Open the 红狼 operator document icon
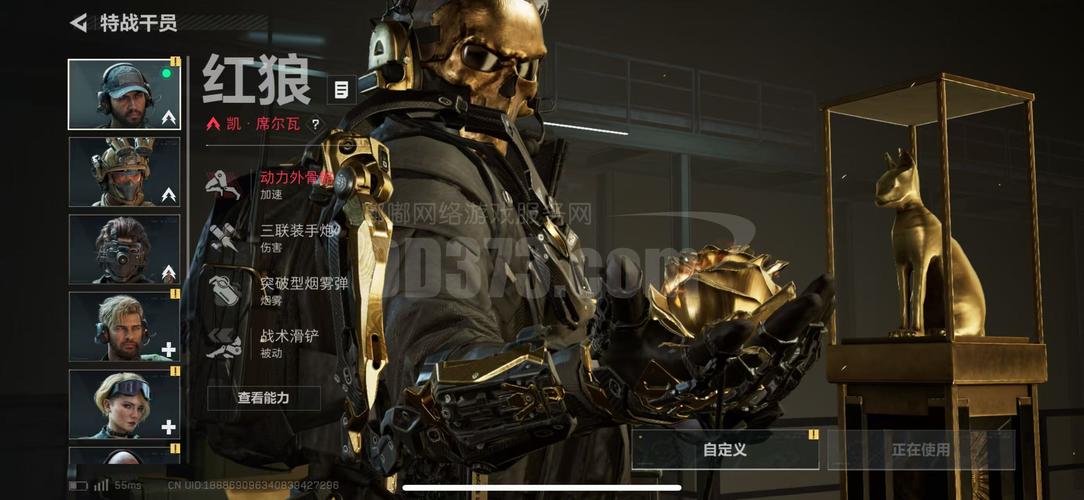Viewport: 1084px width, 500px height. coord(341,90)
